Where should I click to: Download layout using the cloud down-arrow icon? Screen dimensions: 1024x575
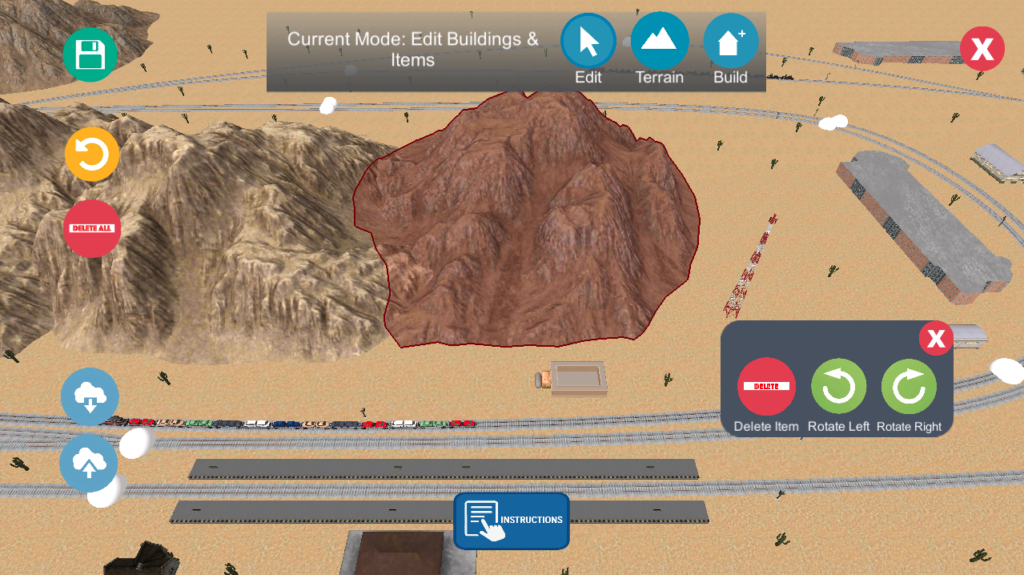click(x=90, y=396)
